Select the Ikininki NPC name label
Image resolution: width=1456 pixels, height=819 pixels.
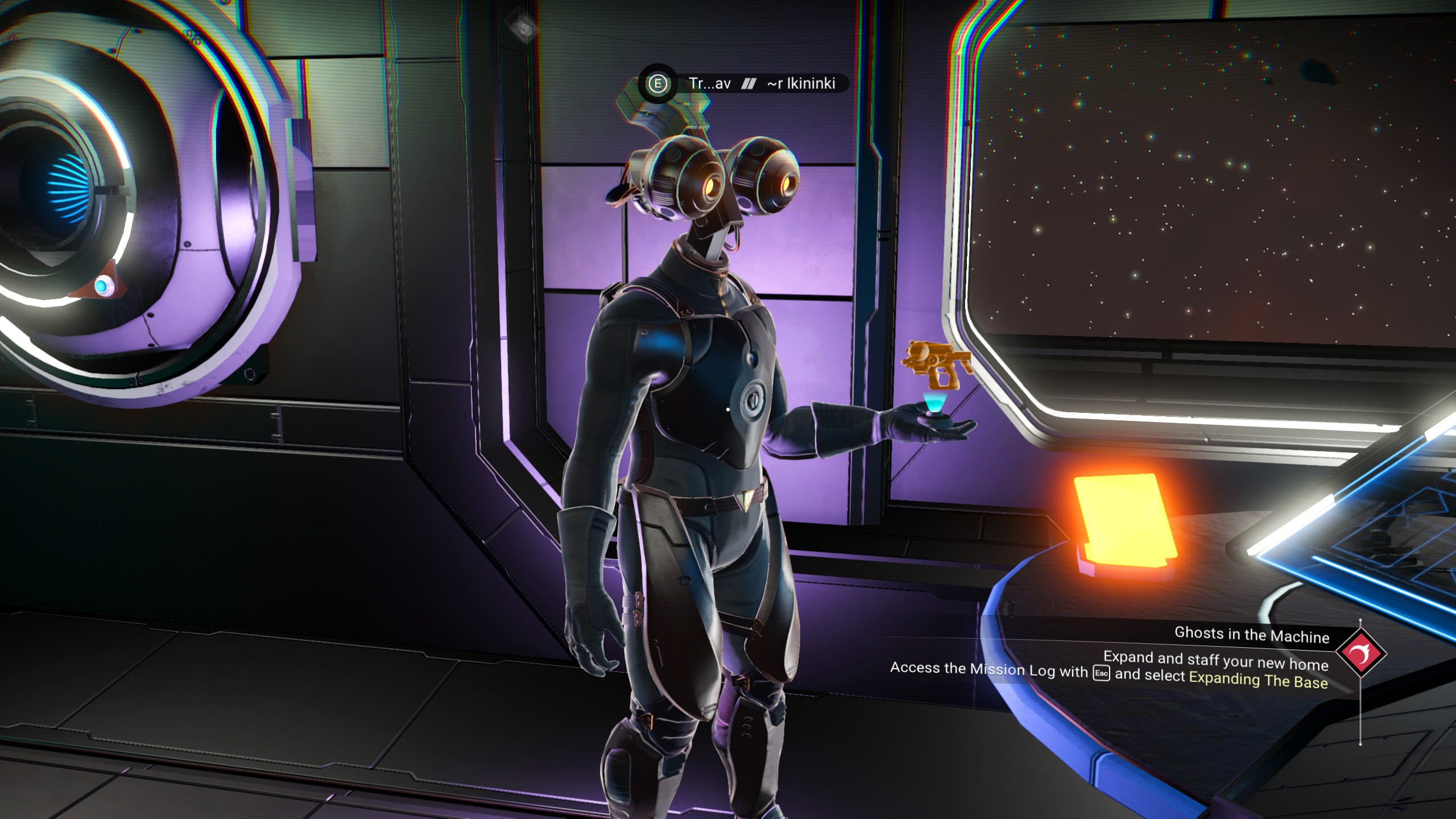click(801, 84)
